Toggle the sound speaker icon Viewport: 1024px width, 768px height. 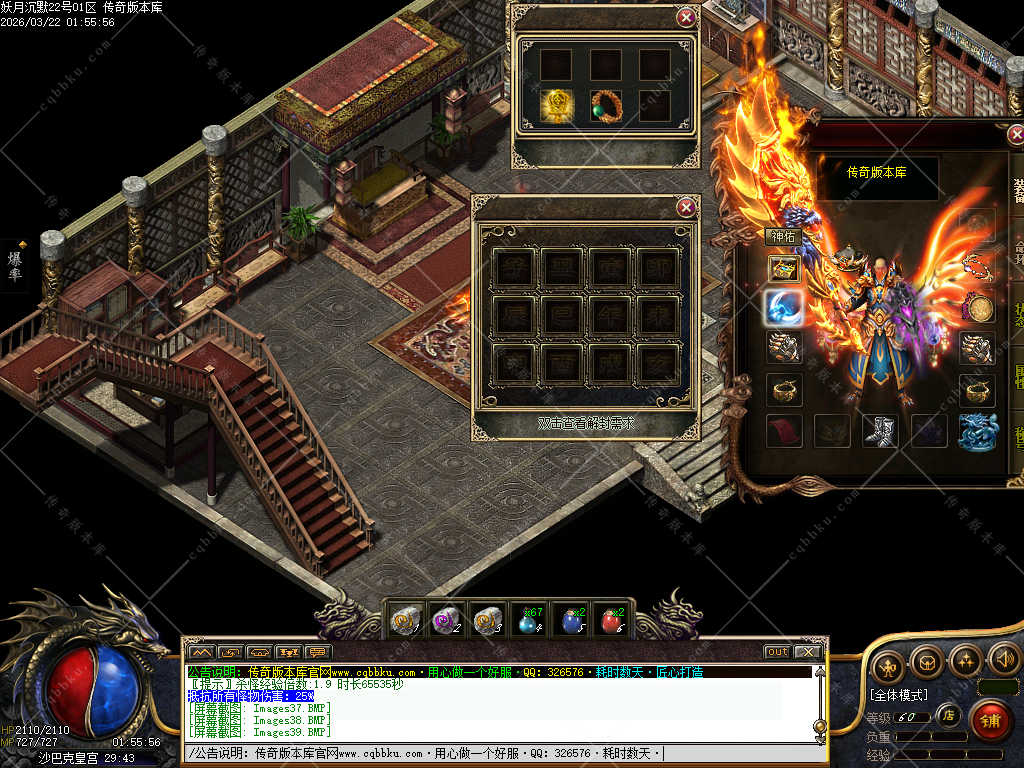pos(1003,661)
